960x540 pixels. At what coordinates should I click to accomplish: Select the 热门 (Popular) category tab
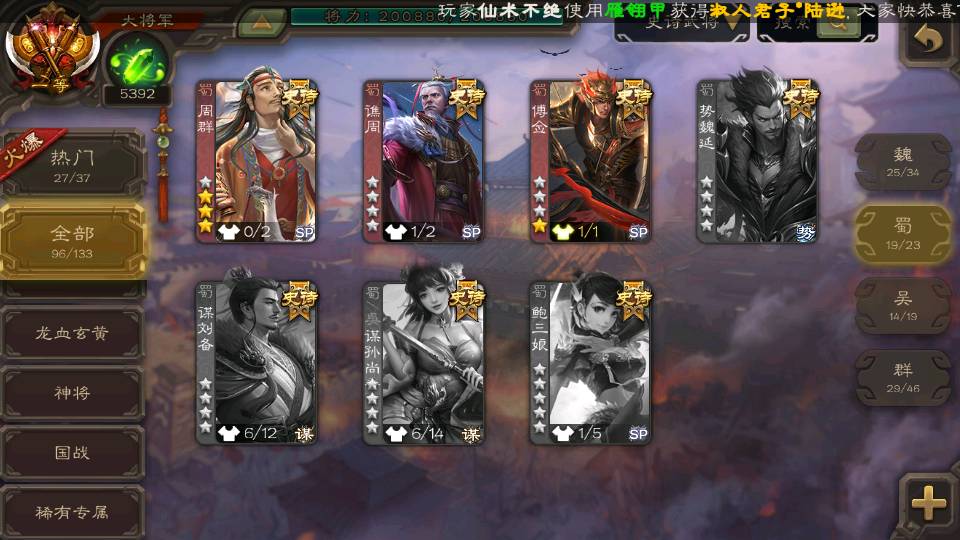pos(72,165)
